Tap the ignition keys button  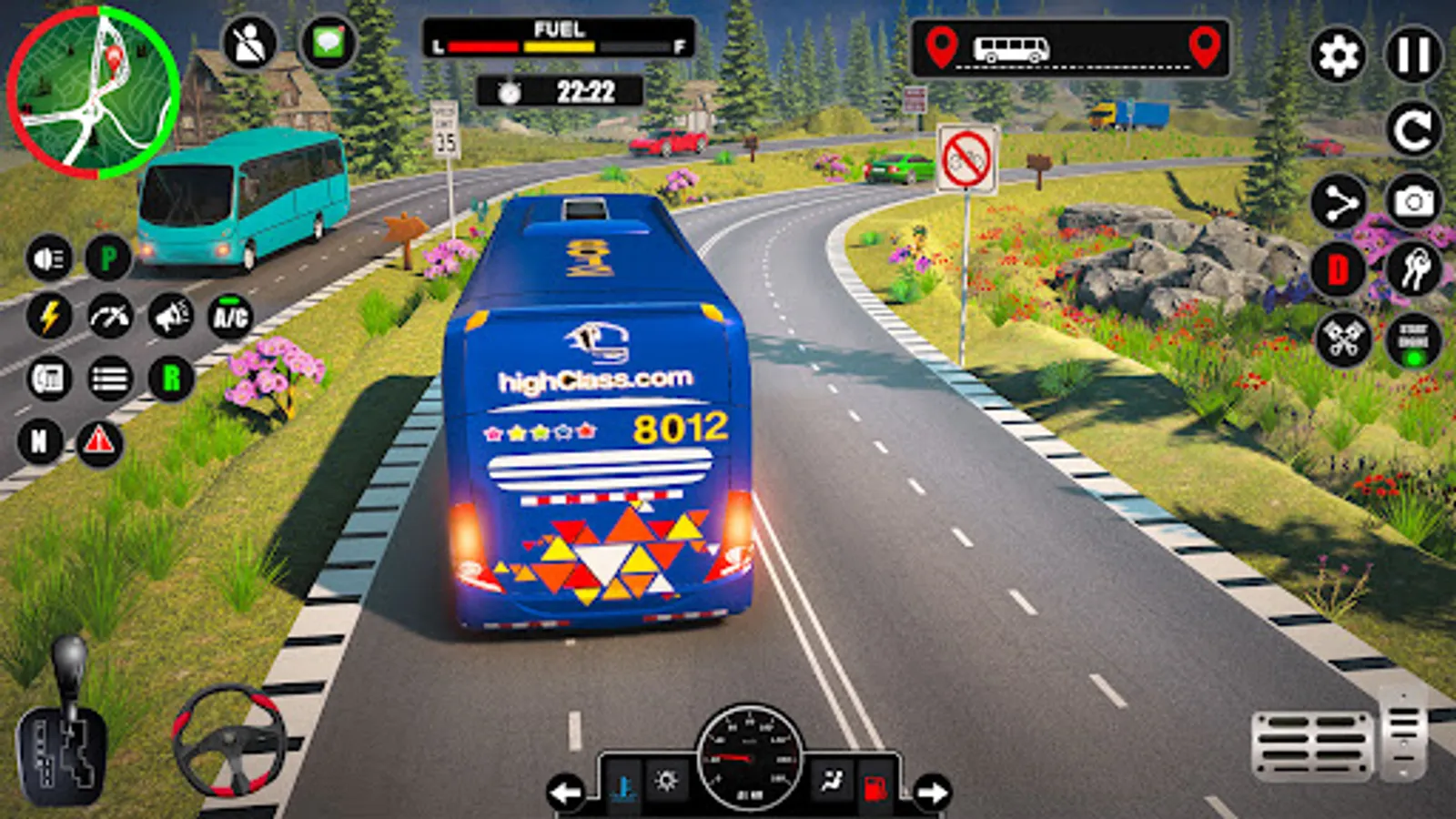click(x=1413, y=269)
